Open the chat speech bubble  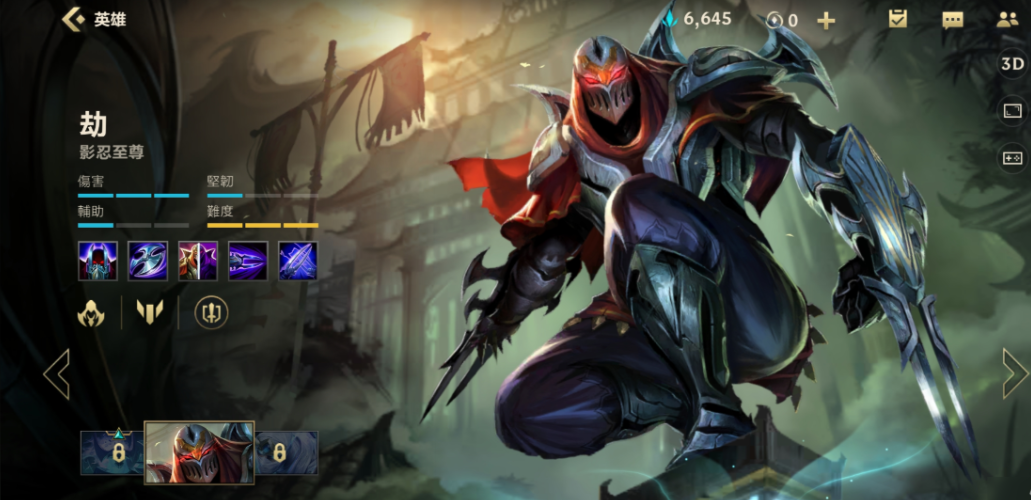952,19
